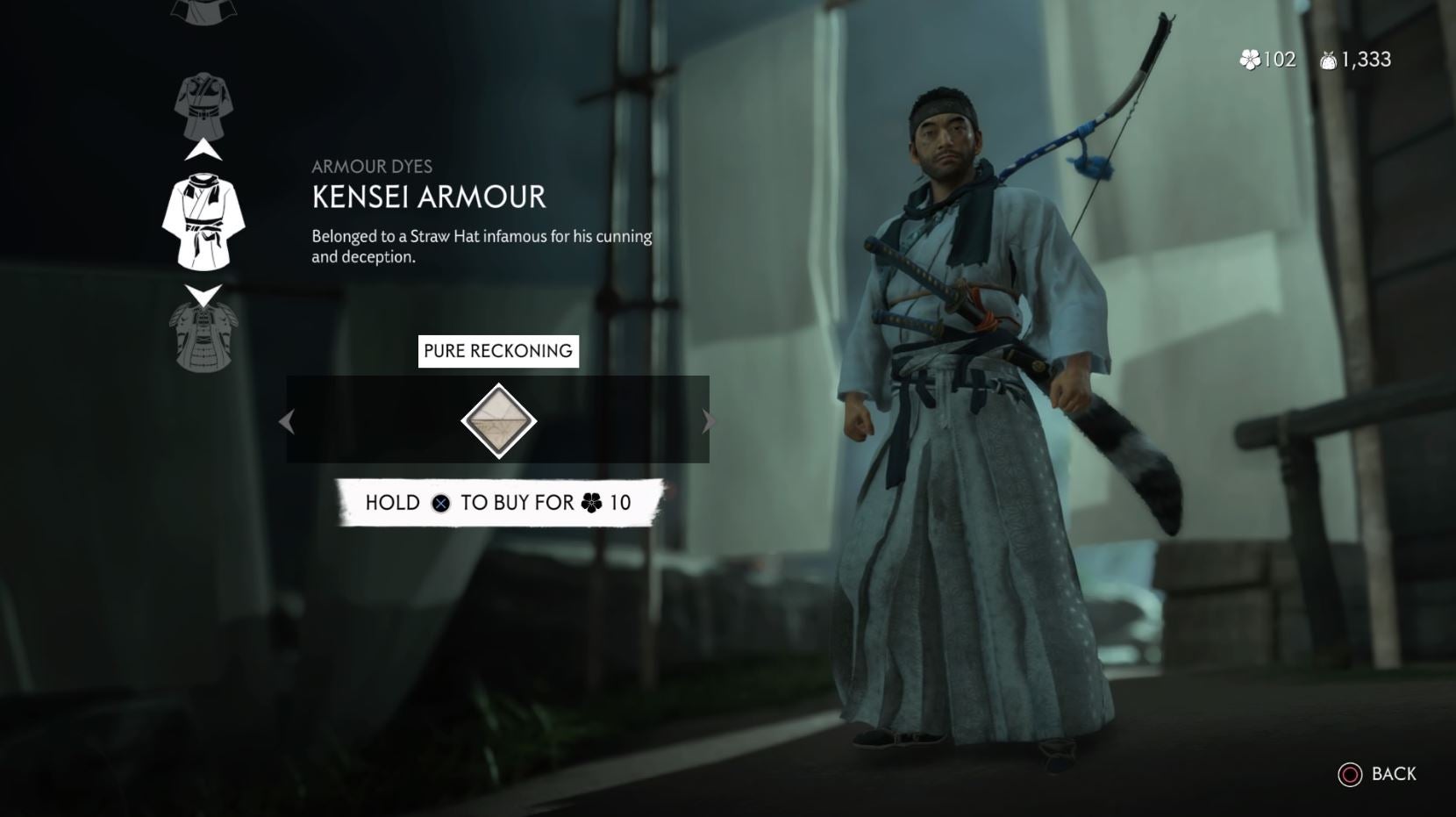The width and height of the screenshot is (1456, 817).
Task: Click the X button glyph in the buy prompt
Action: pyautogui.click(x=441, y=503)
